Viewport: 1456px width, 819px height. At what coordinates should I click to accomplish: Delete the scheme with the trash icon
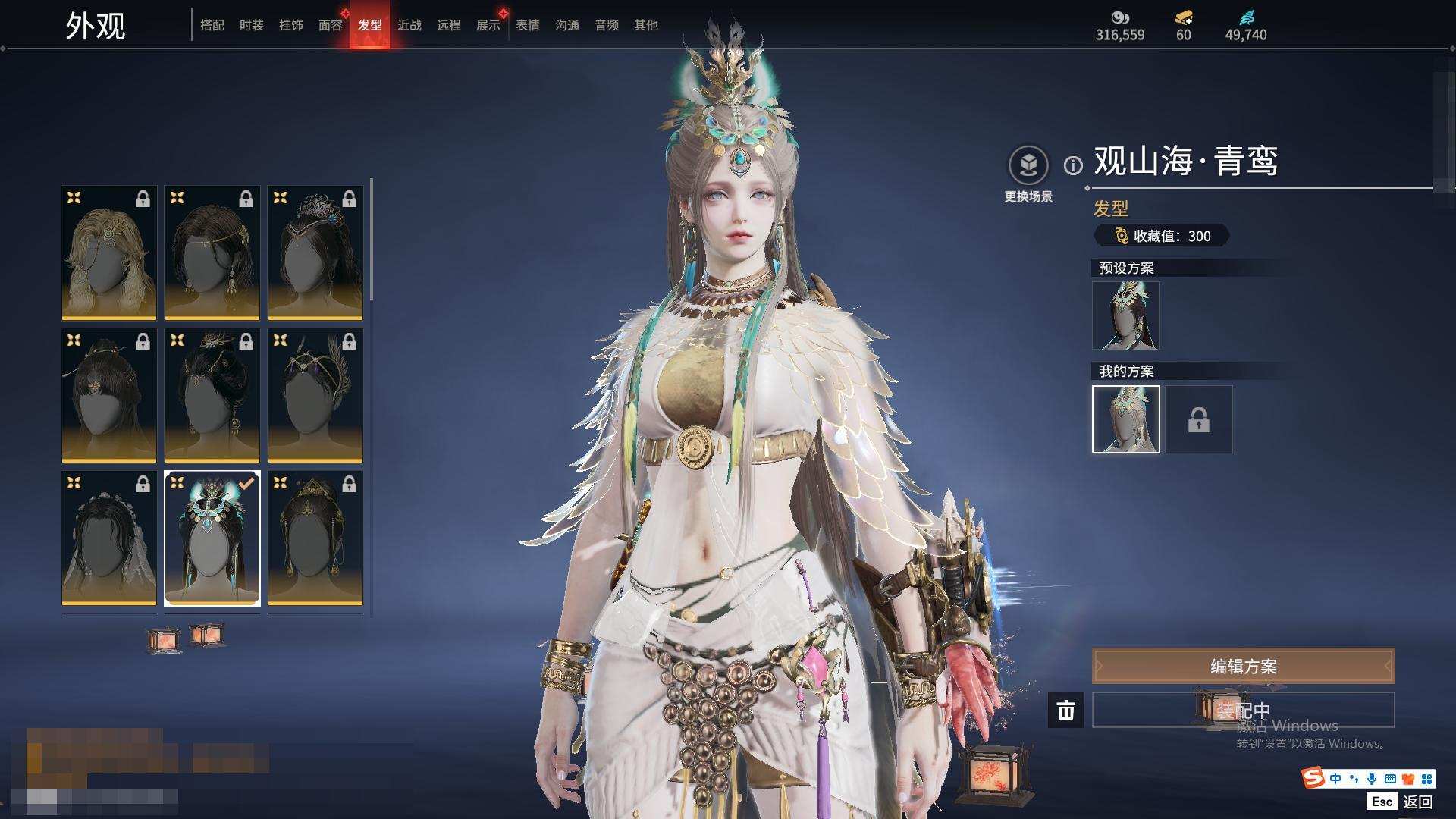[x=1066, y=710]
